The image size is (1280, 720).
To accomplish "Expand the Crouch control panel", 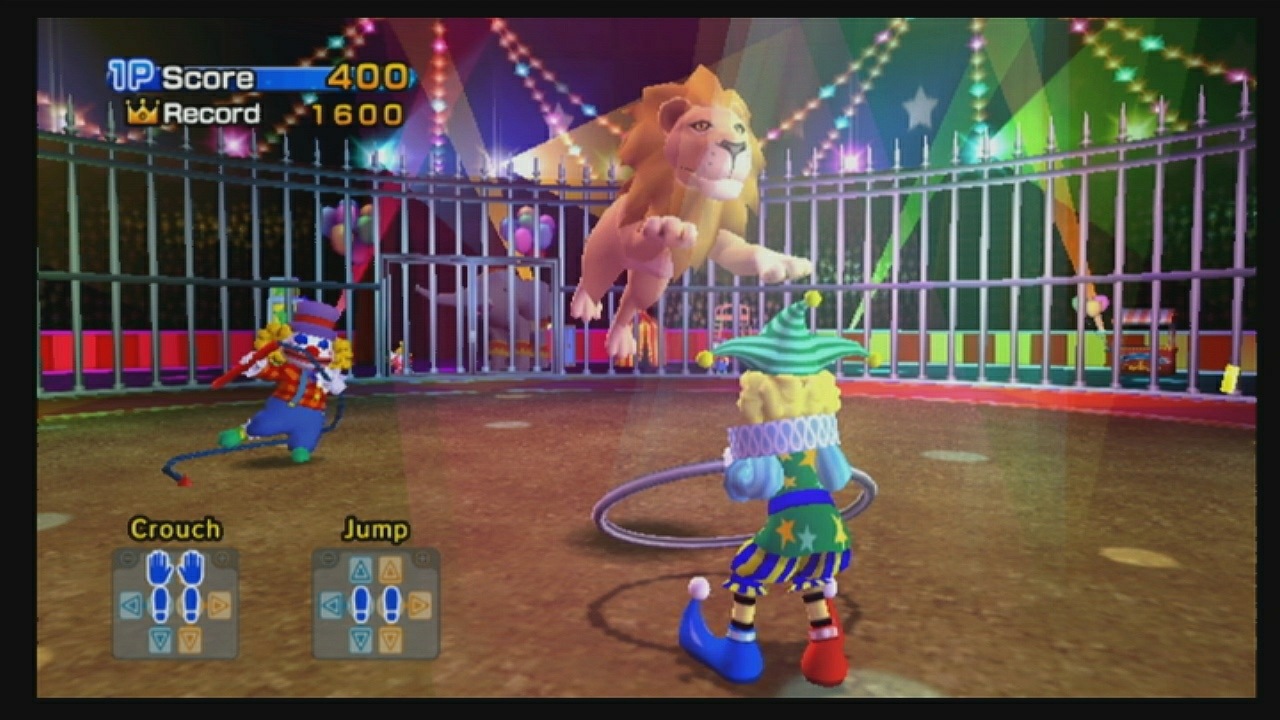I will [x=221, y=559].
